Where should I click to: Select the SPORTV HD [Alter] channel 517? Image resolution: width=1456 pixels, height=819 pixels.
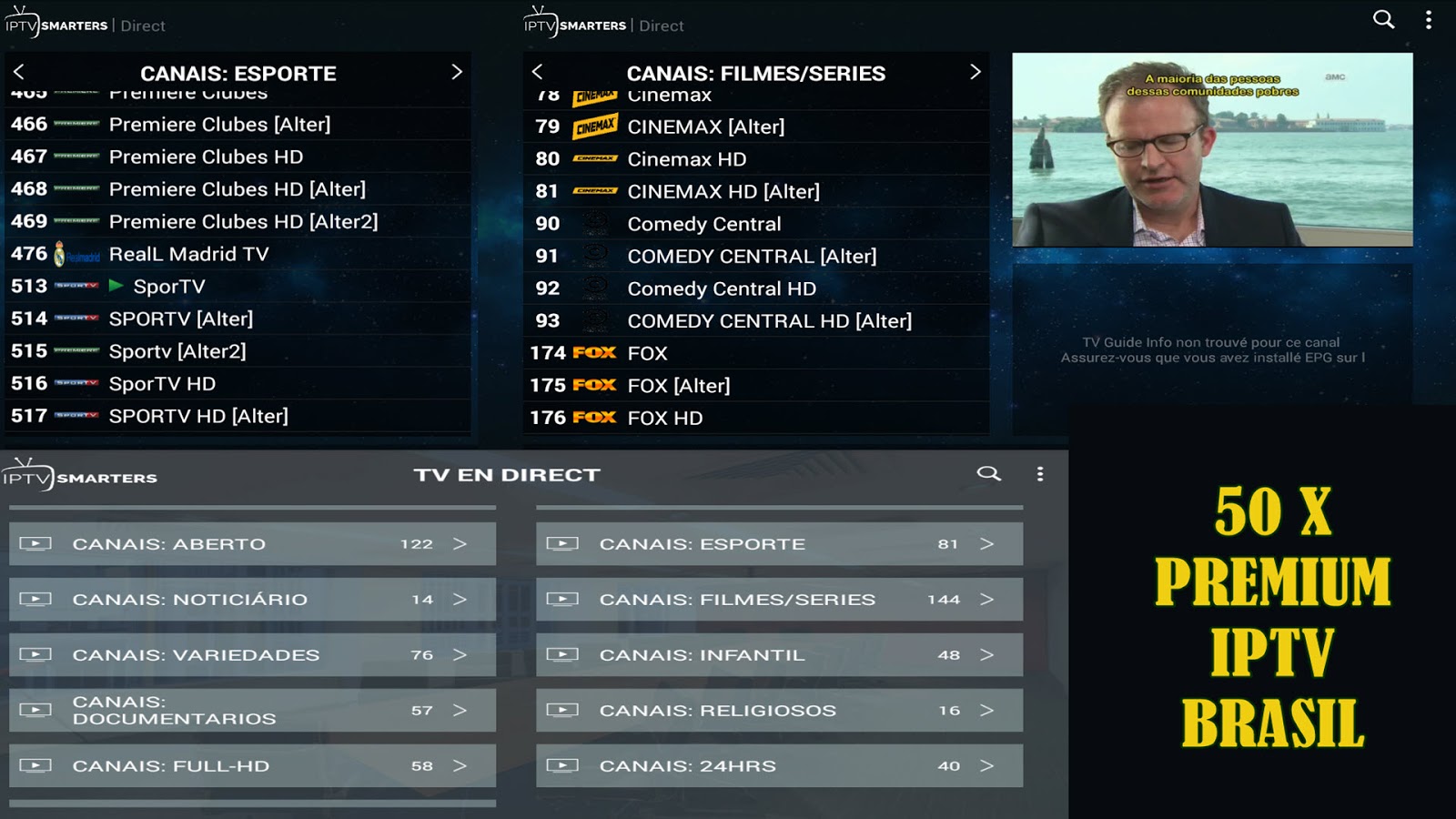(200, 416)
